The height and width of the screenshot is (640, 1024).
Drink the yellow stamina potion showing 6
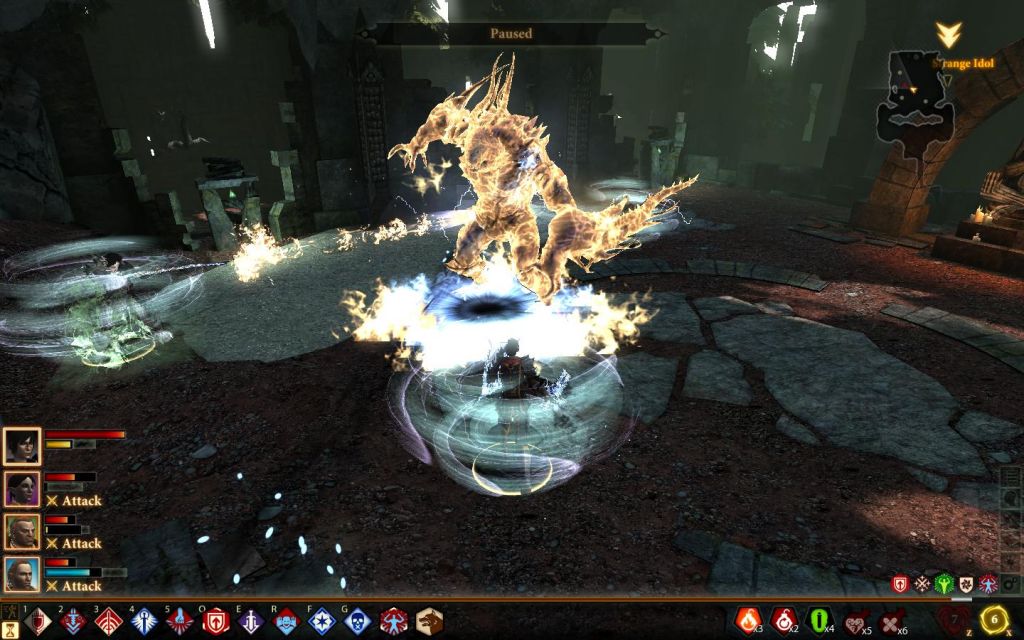995,617
